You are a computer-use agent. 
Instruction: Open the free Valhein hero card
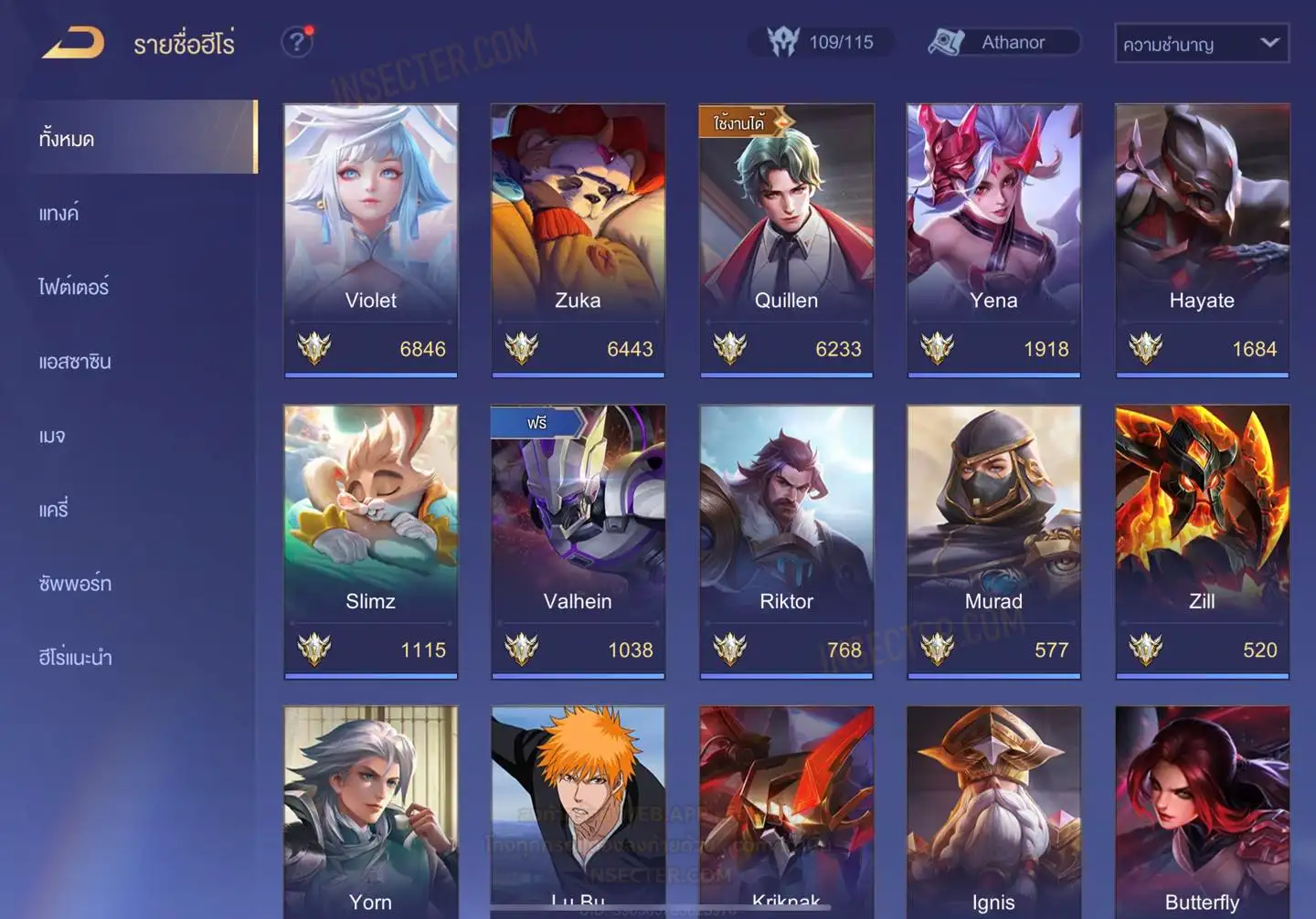click(578, 541)
